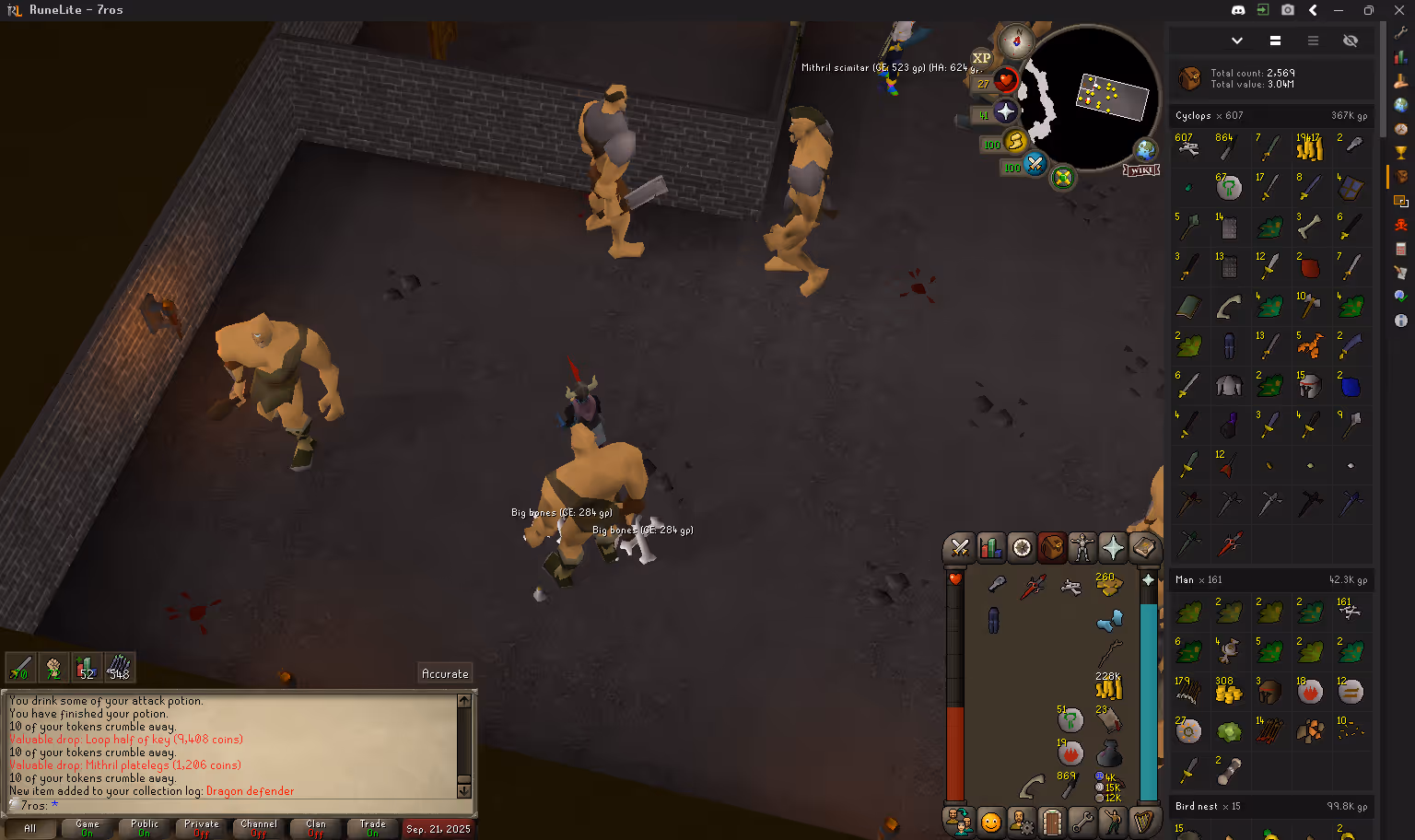This screenshot has height=840, width=1415.
Task: Switch chat filter to Public
Action: [145, 828]
